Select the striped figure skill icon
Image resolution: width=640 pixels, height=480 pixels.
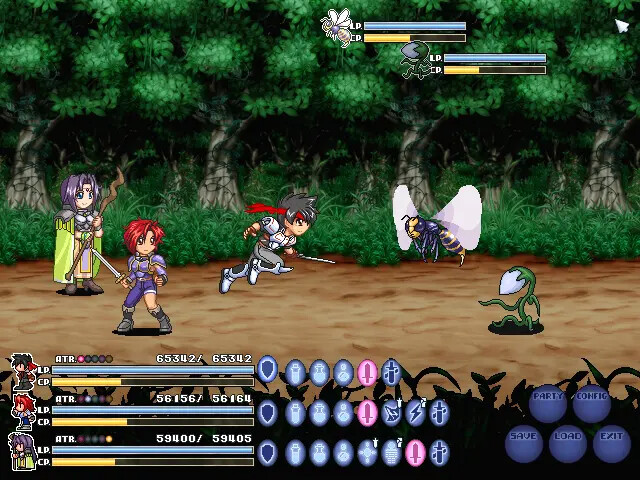pos(391,453)
